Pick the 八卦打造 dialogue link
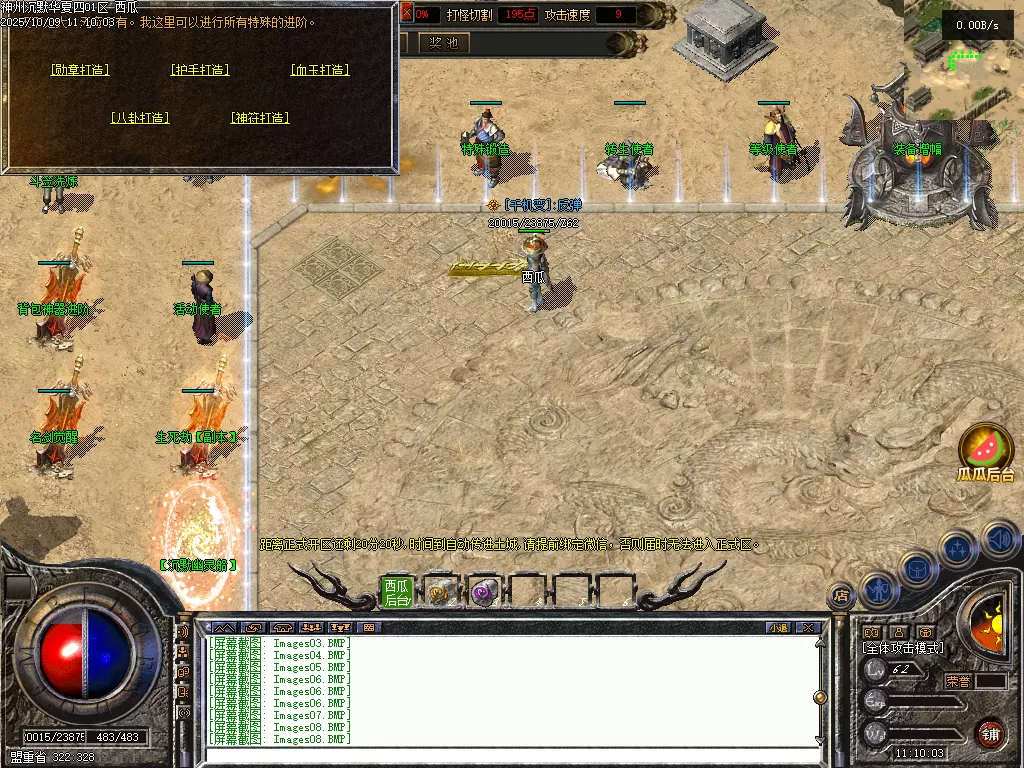Viewport: 1024px width, 768px height. click(140, 118)
